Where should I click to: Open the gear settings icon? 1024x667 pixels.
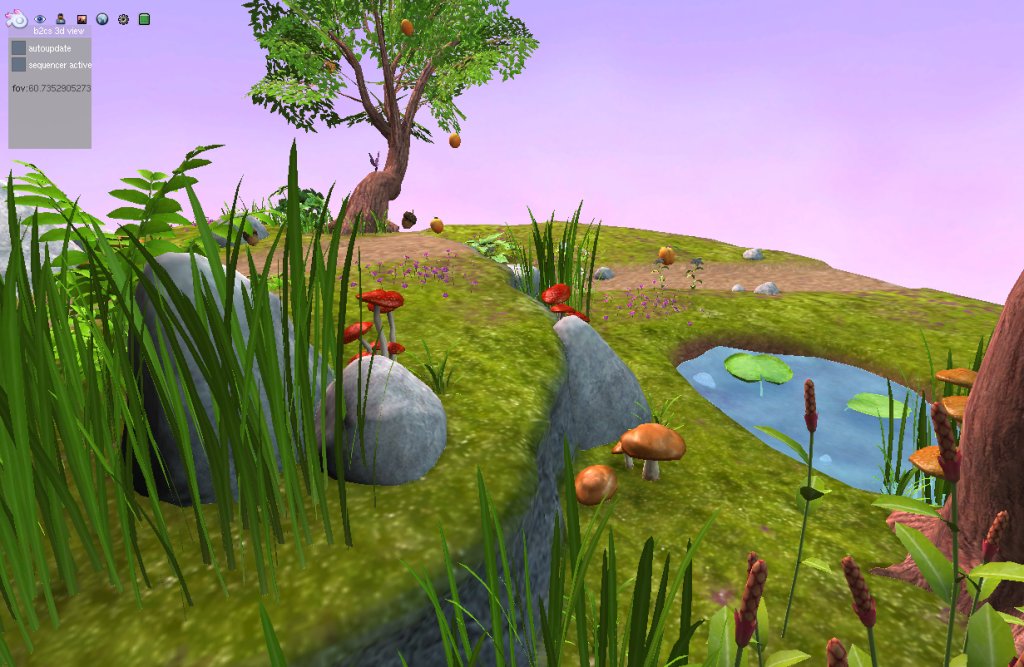coord(123,19)
